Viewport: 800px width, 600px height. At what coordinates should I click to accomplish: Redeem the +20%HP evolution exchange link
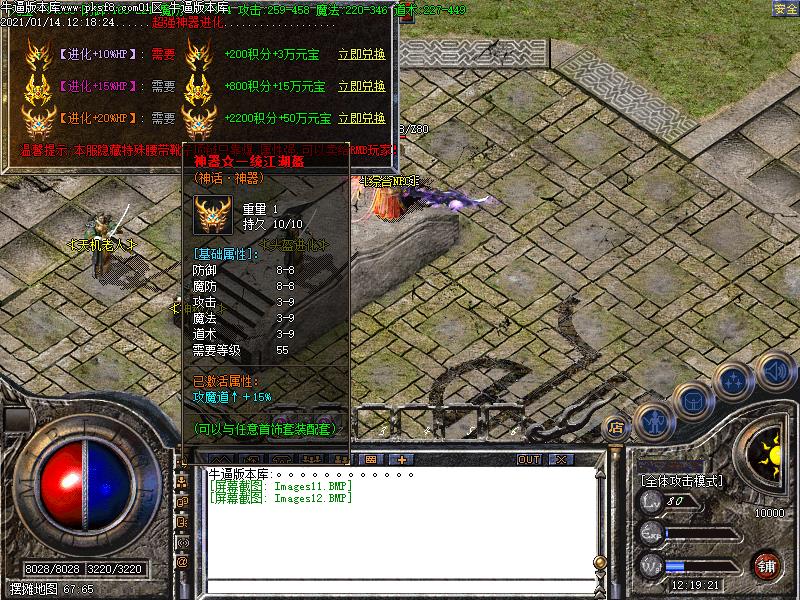click(361, 118)
